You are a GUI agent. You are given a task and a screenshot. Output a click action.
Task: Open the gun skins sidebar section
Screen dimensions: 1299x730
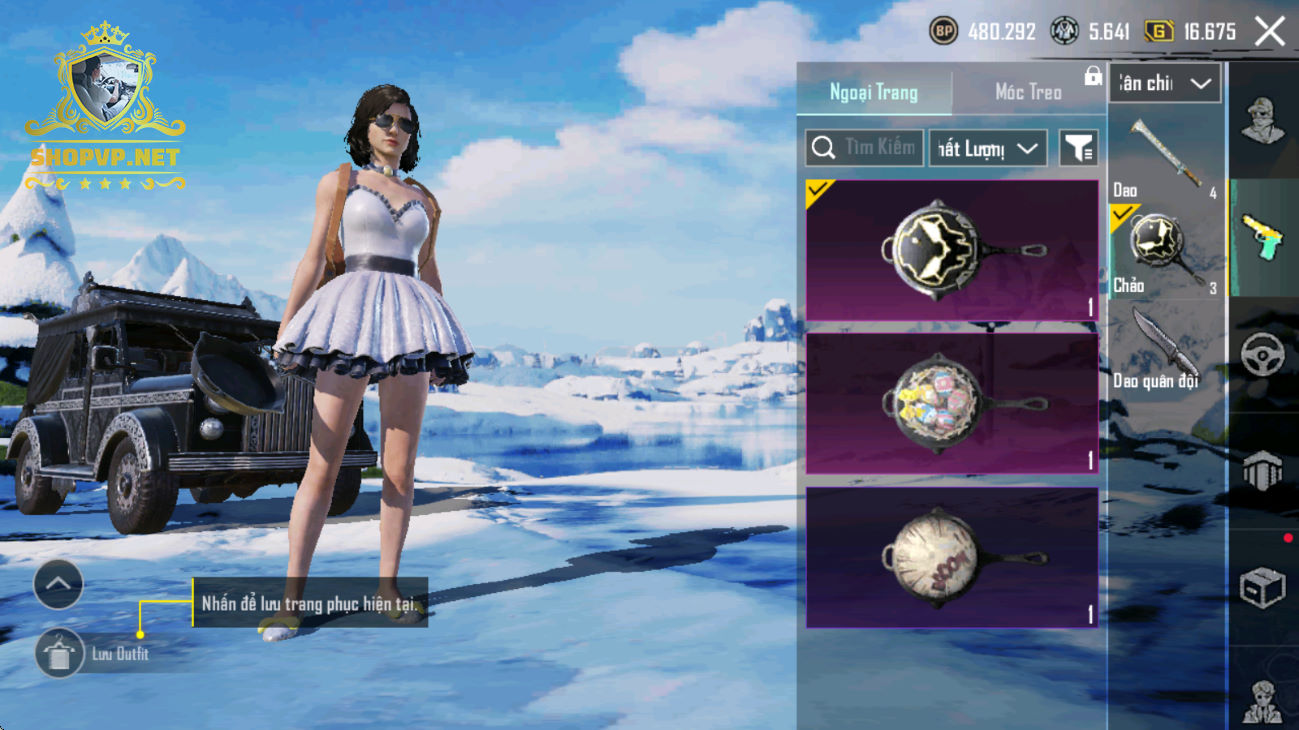pyautogui.click(x=1262, y=237)
